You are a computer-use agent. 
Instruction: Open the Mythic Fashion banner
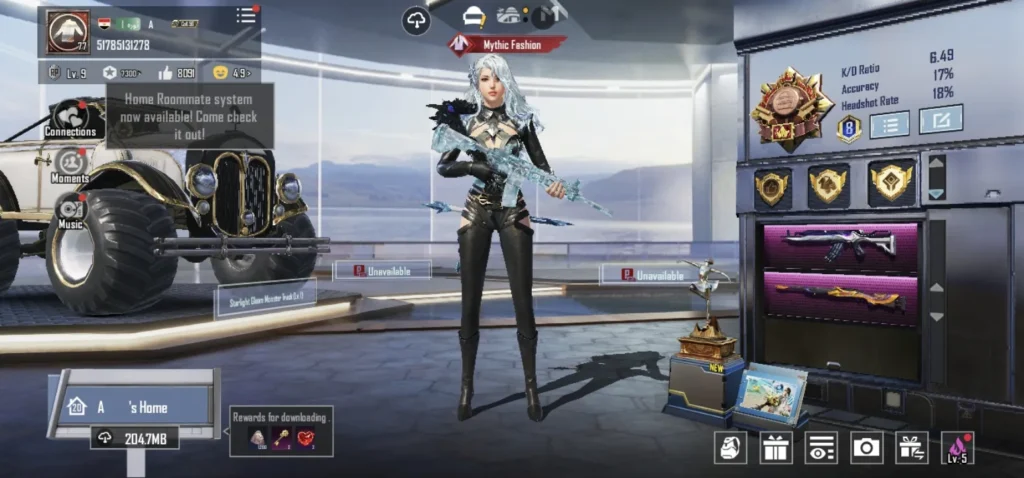click(506, 44)
